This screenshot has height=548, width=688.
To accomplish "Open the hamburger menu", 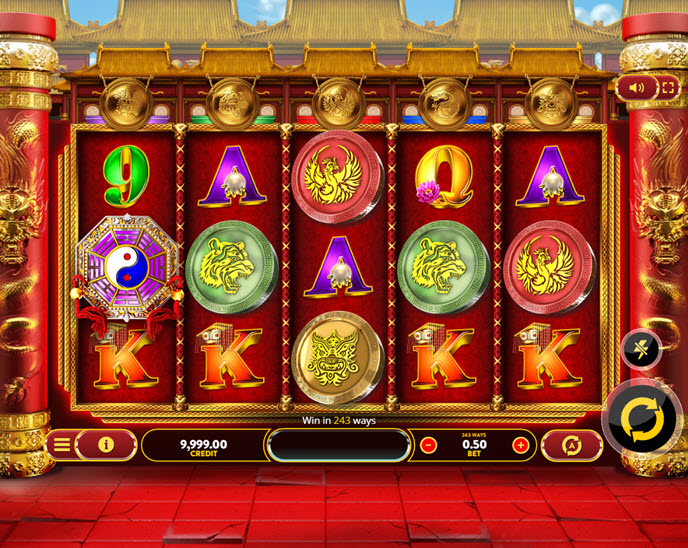I will [62, 444].
